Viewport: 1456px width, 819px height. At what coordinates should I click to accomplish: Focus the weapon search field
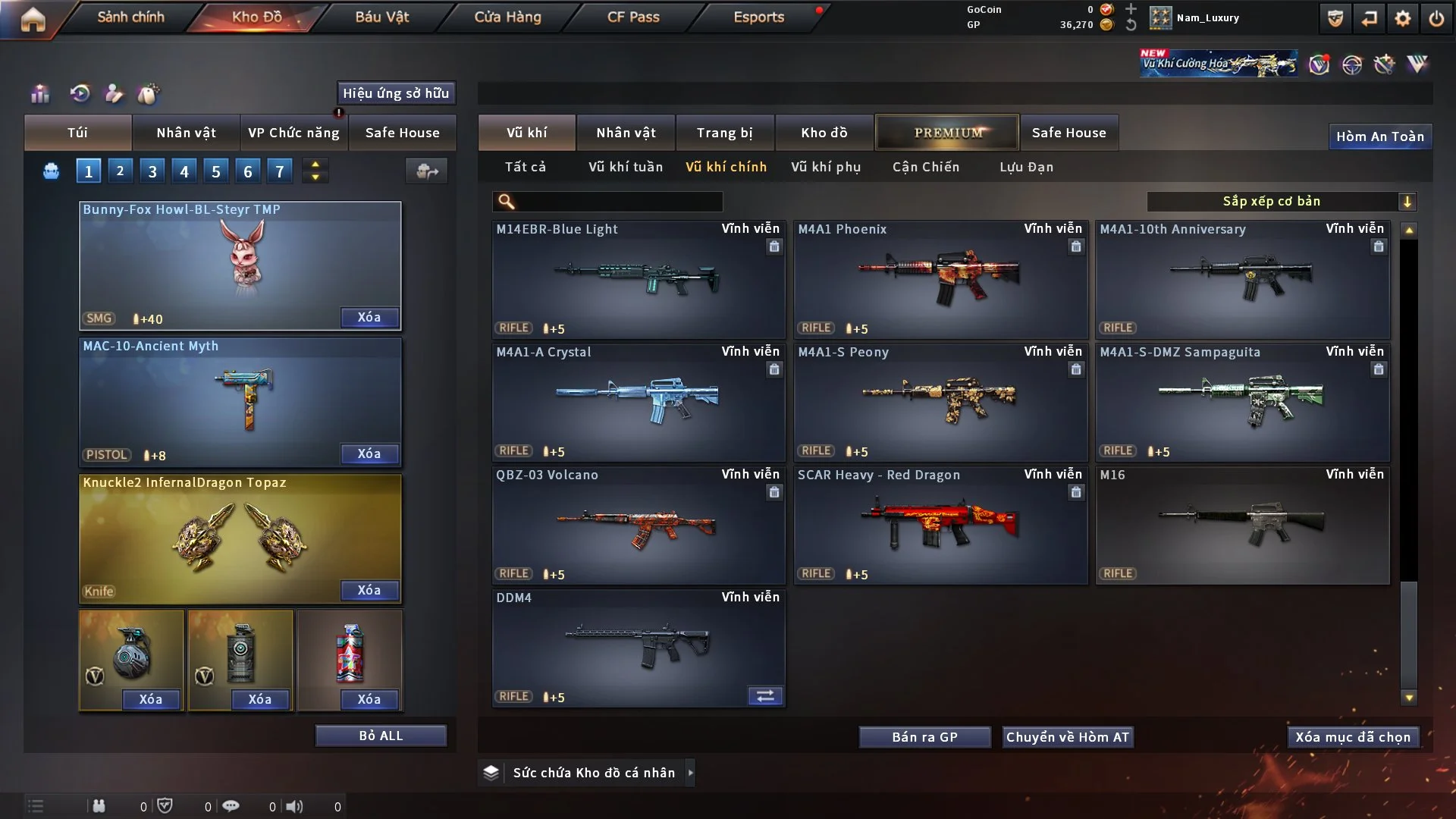coord(618,202)
